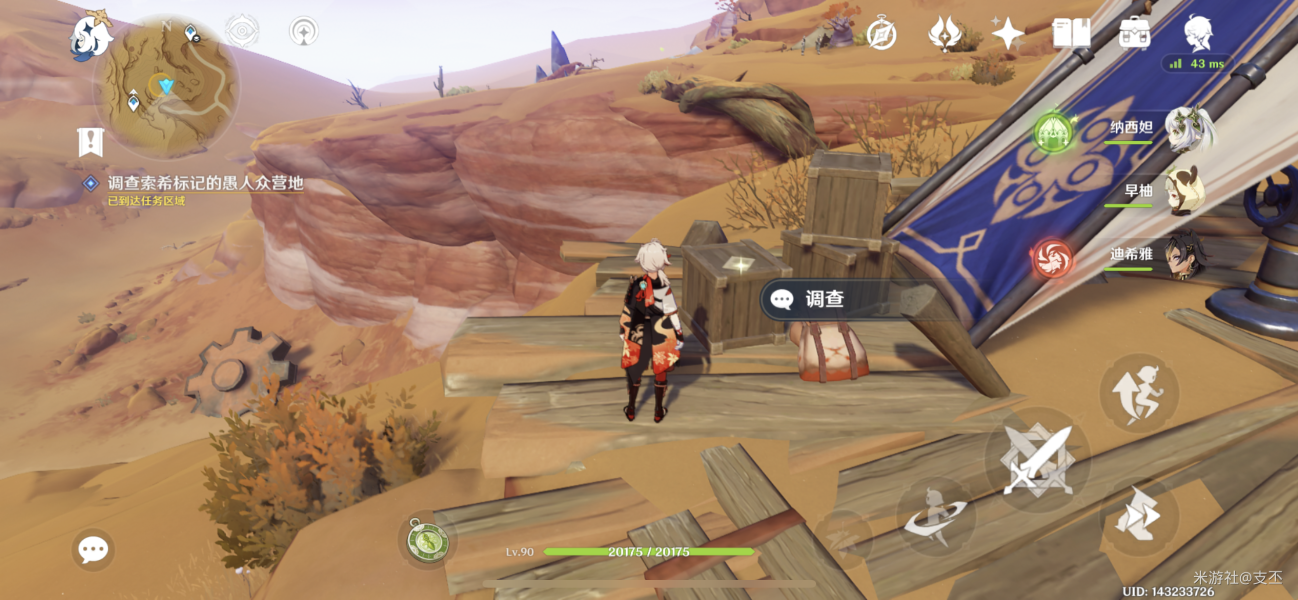1298x600 pixels.
Task: Open the four-pointed star events icon
Action: click(1007, 34)
